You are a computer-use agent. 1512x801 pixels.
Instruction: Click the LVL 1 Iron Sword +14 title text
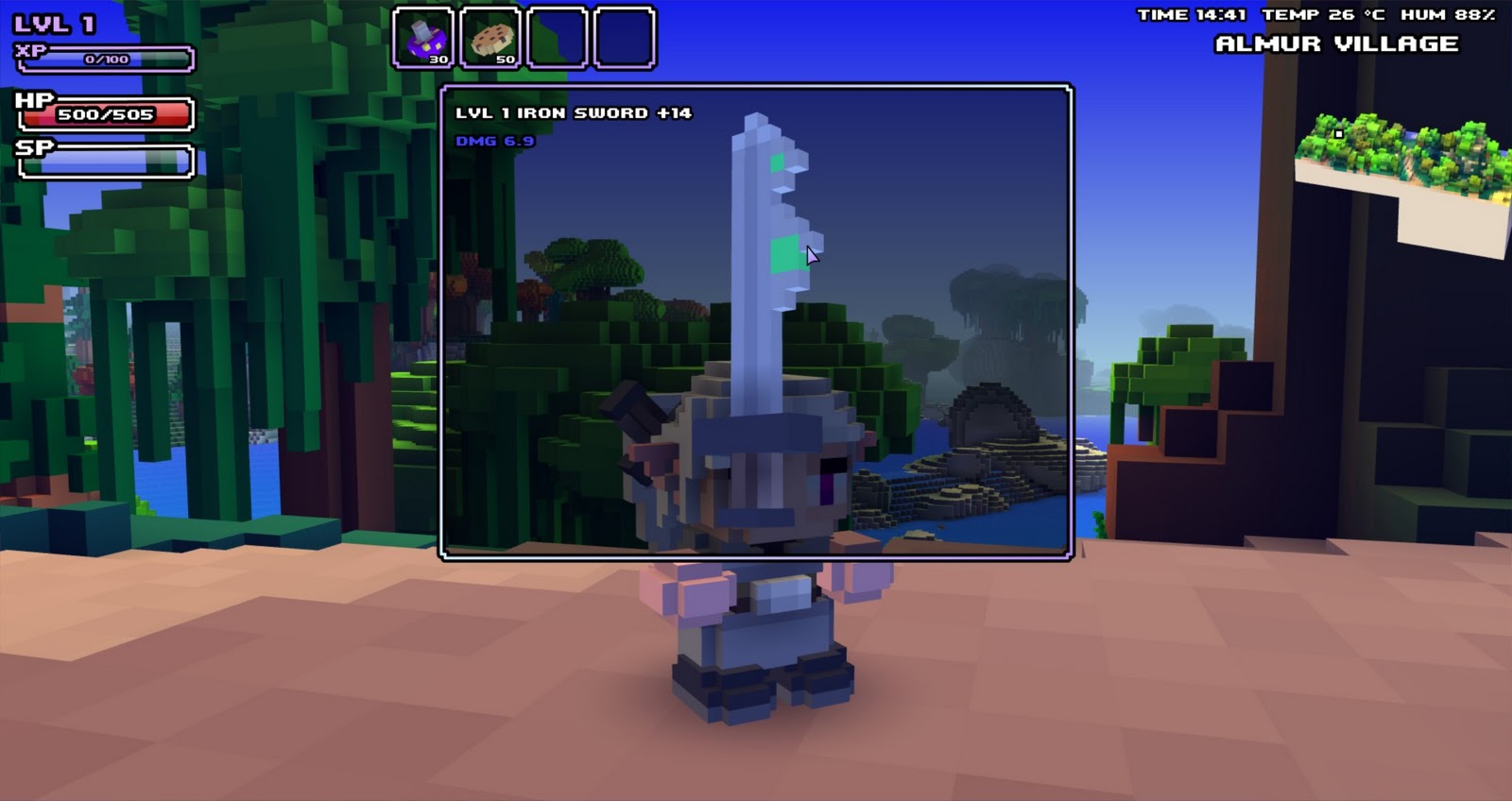click(x=573, y=111)
